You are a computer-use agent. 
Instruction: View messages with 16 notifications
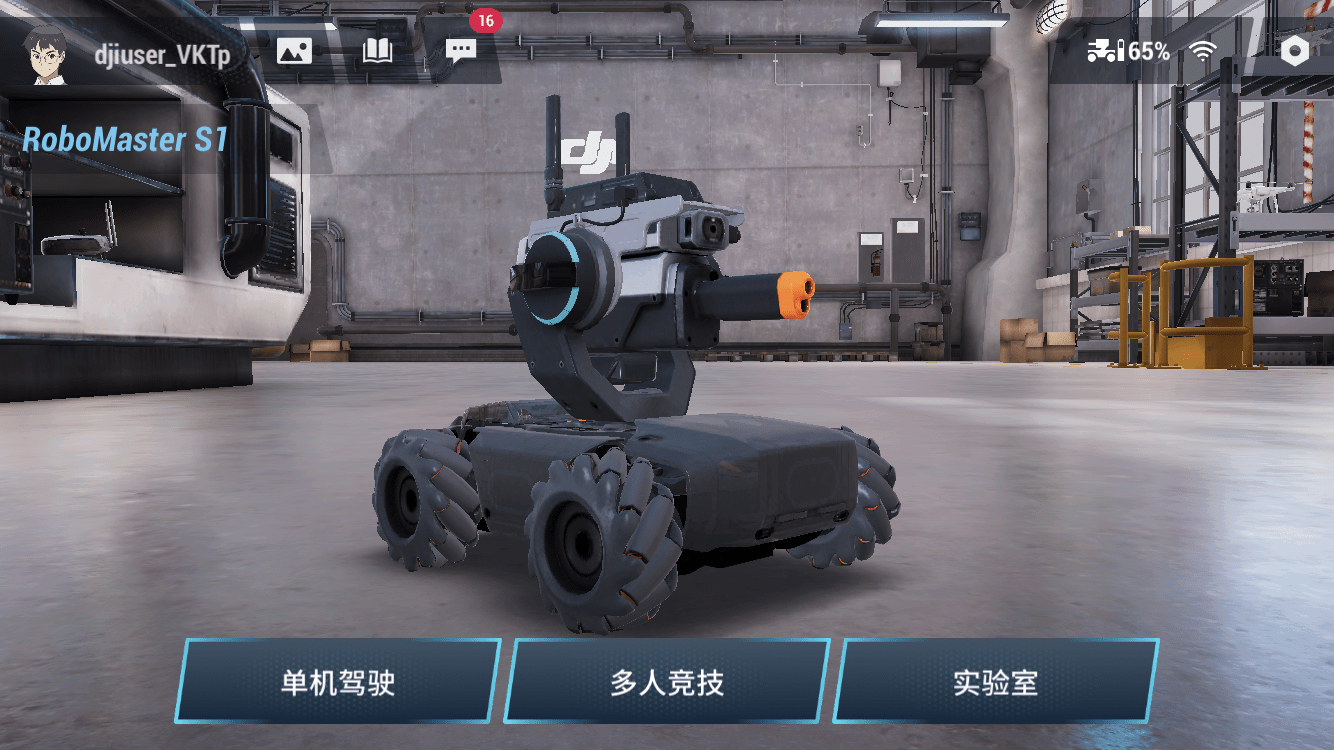pos(461,51)
